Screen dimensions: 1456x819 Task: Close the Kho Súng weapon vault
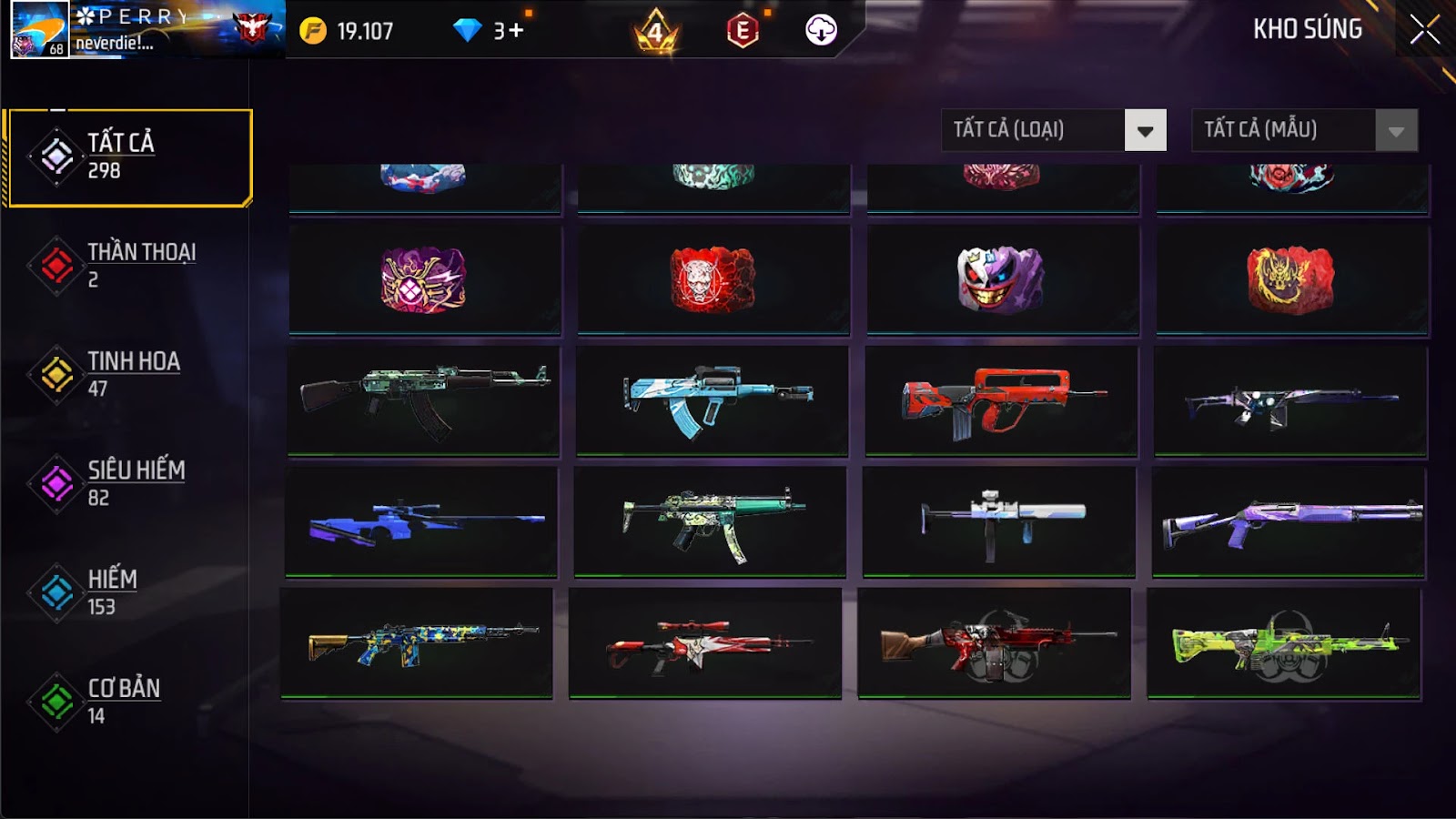1424,30
